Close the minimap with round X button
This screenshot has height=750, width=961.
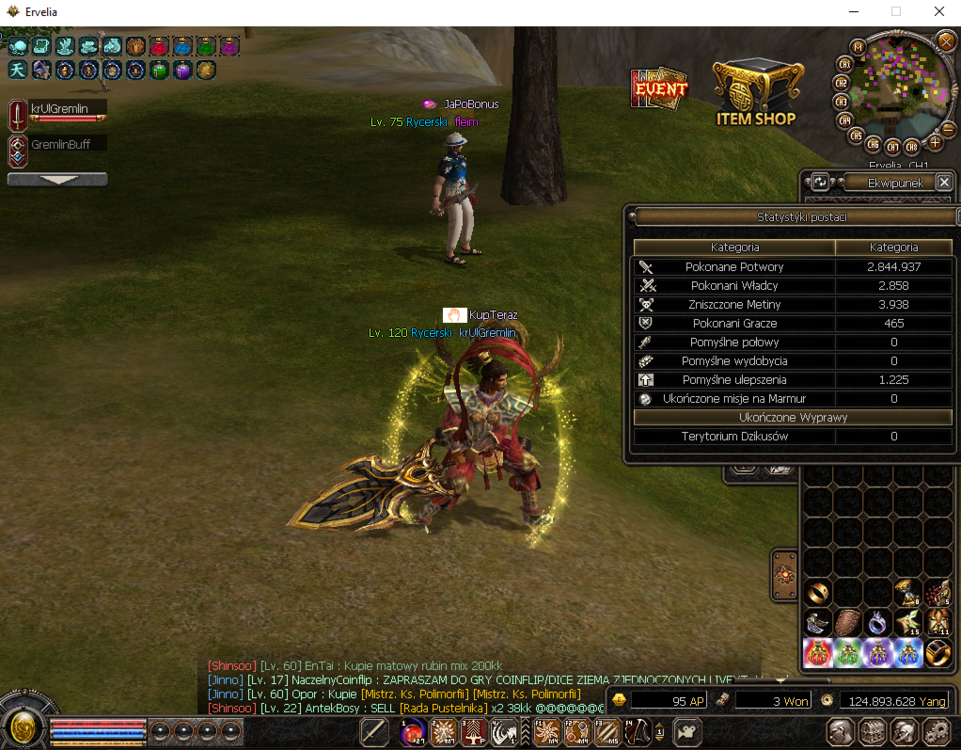point(946,41)
